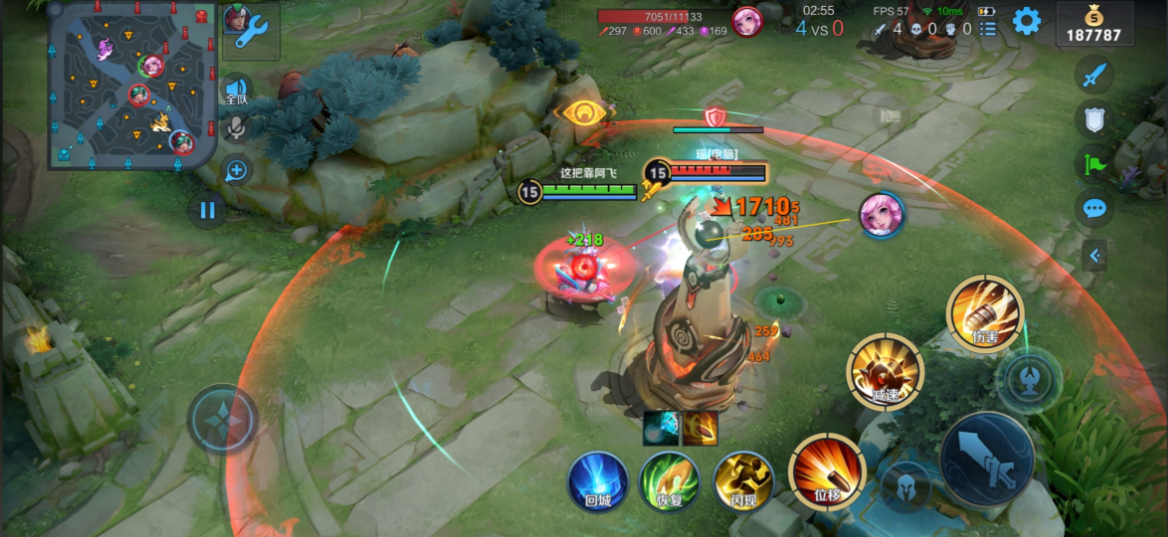Toggle the 全队 team speaker button
Viewport: 1168px width, 537px height.
(236, 91)
